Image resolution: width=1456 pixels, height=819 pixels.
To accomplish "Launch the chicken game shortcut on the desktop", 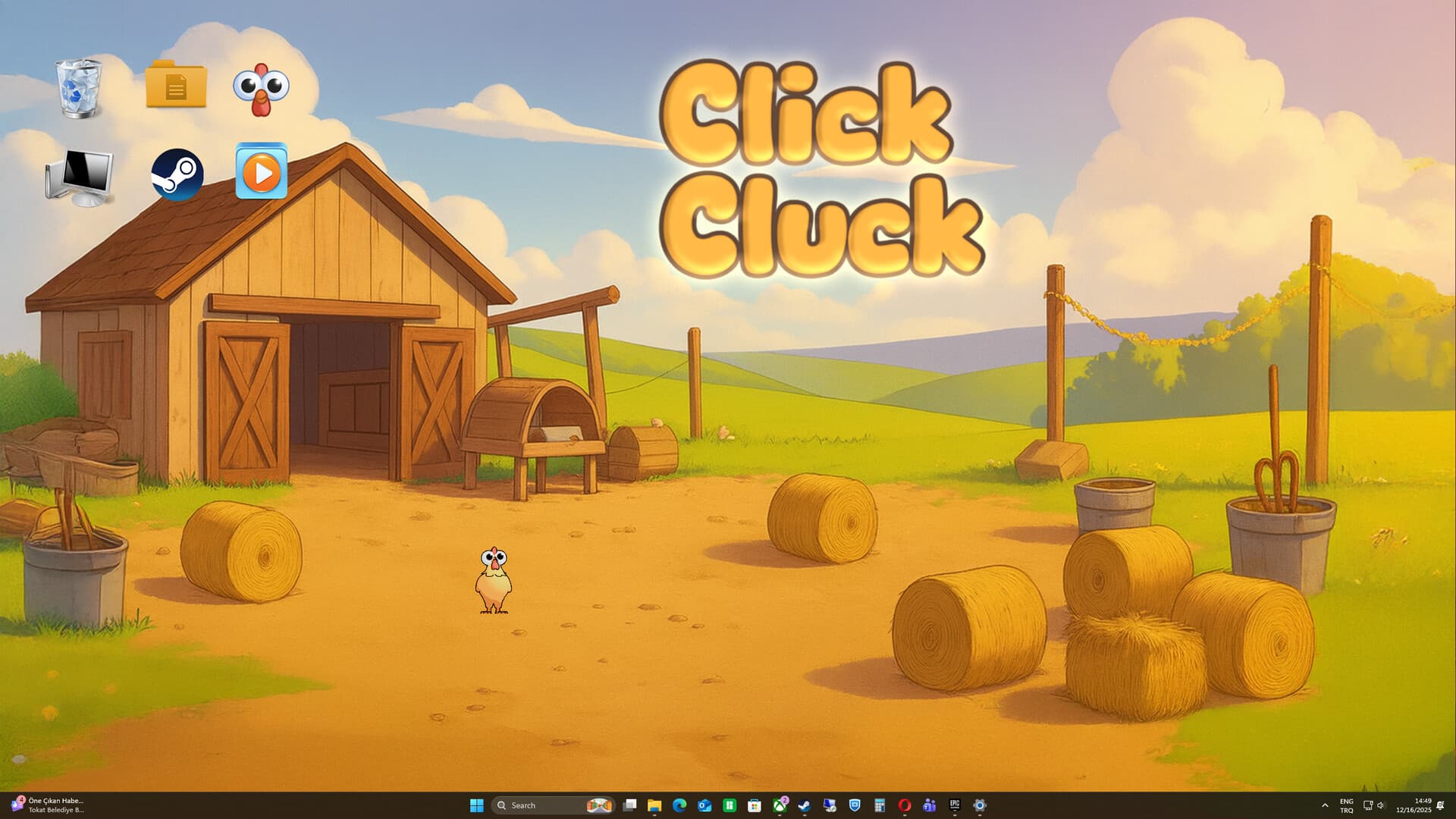I will click(x=262, y=89).
